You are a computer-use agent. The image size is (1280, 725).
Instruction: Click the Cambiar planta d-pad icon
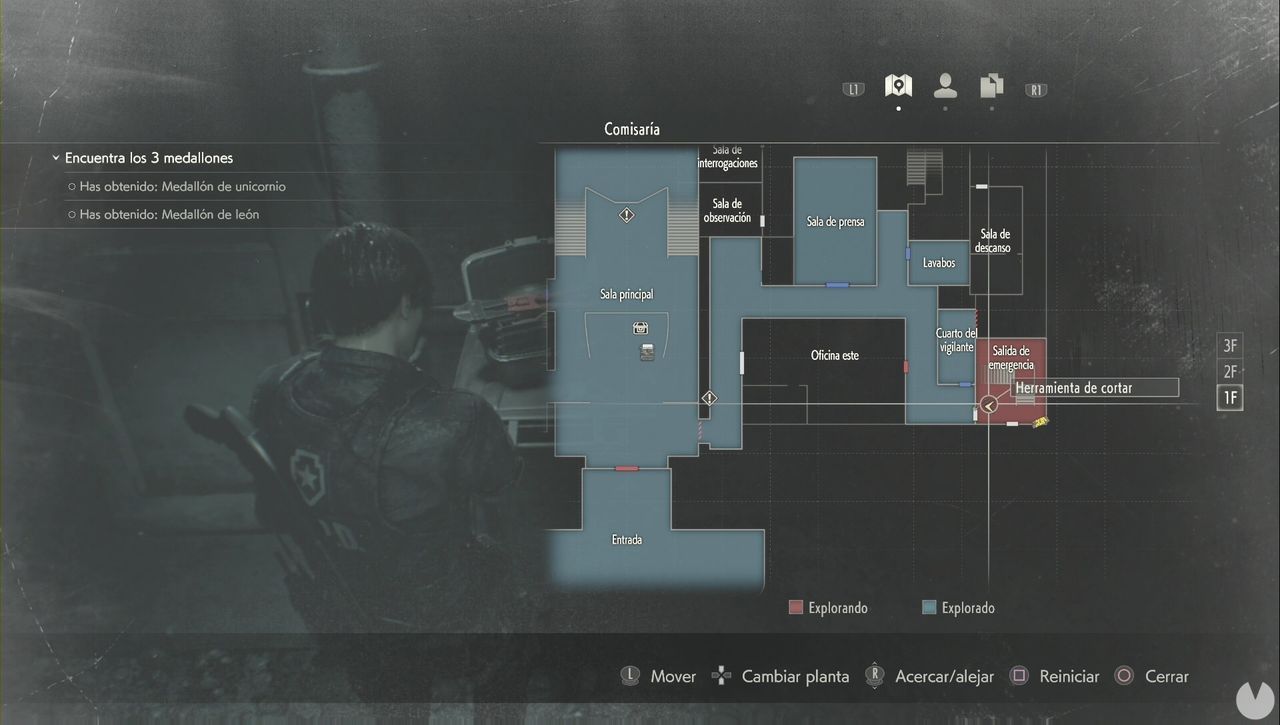720,675
